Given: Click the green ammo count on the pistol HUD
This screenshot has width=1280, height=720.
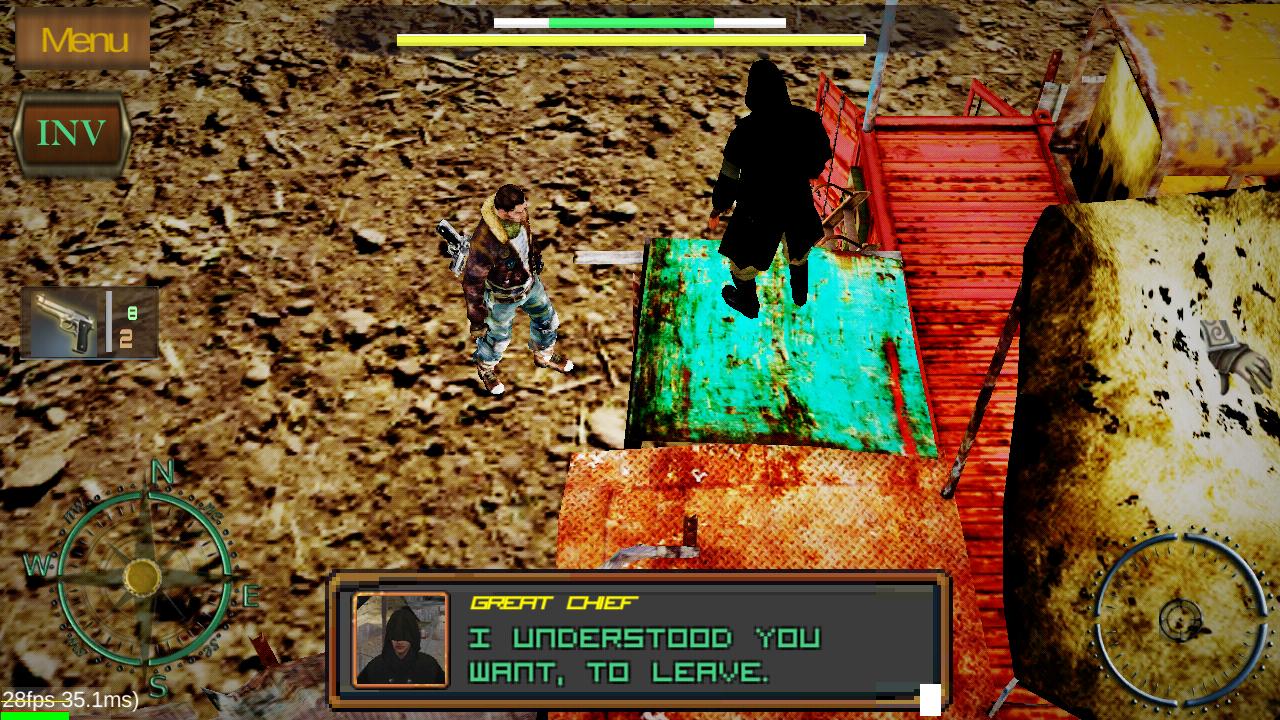Looking at the screenshot, I should [x=134, y=310].
